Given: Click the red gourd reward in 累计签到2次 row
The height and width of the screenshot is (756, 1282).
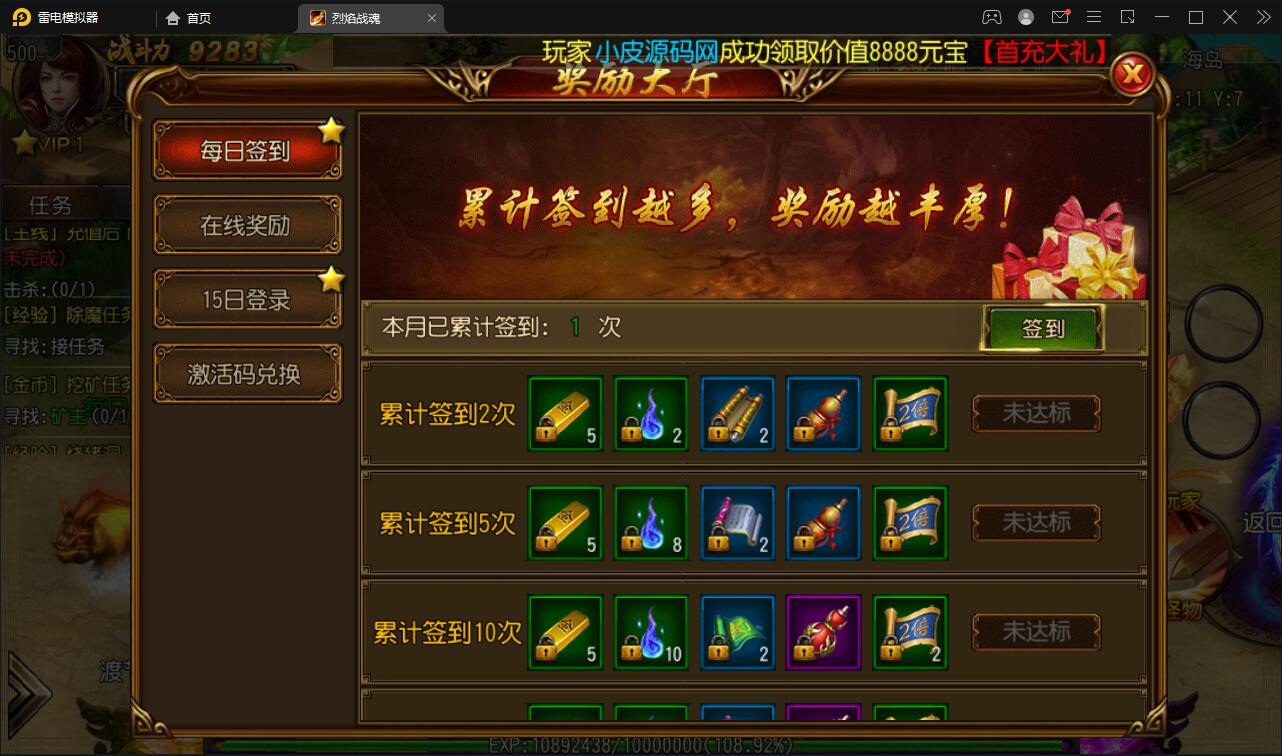Looking at the screenshot, I should point(823,413).
